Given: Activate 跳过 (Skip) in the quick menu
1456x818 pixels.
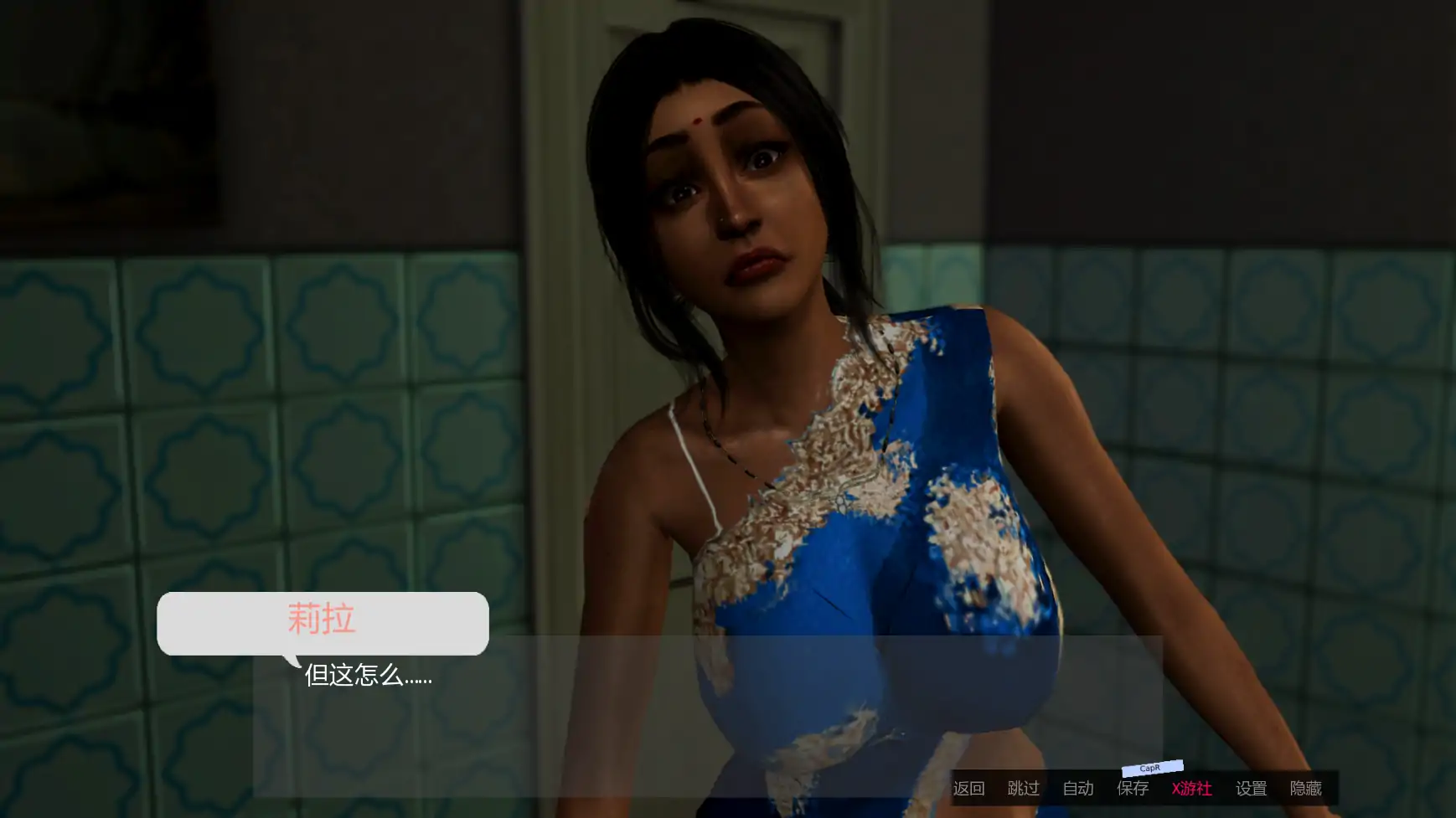Looking at the screenshot, I should point(1023,788).
